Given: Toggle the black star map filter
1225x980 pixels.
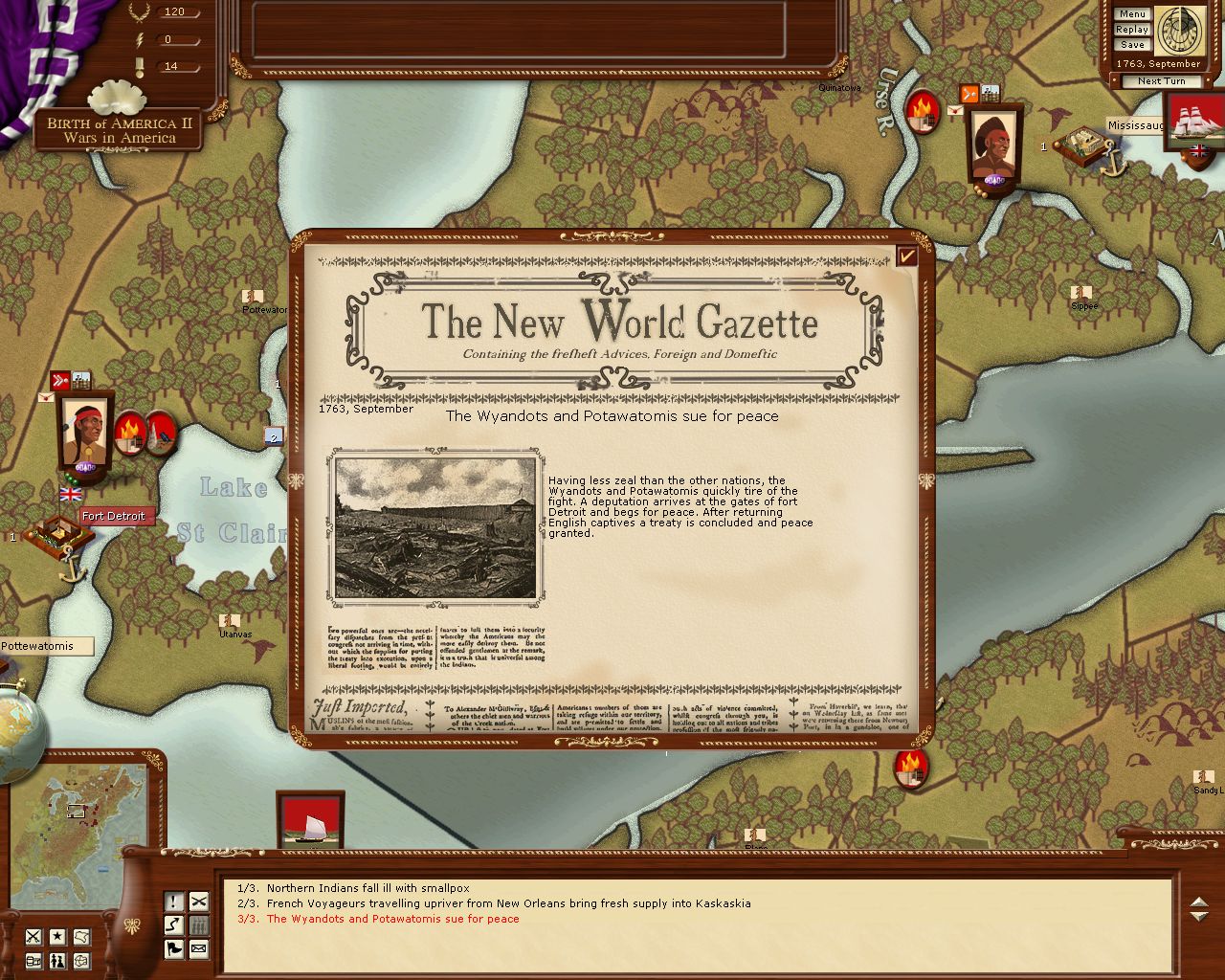Looking at the screenshot, I should [x=57, y=937].
